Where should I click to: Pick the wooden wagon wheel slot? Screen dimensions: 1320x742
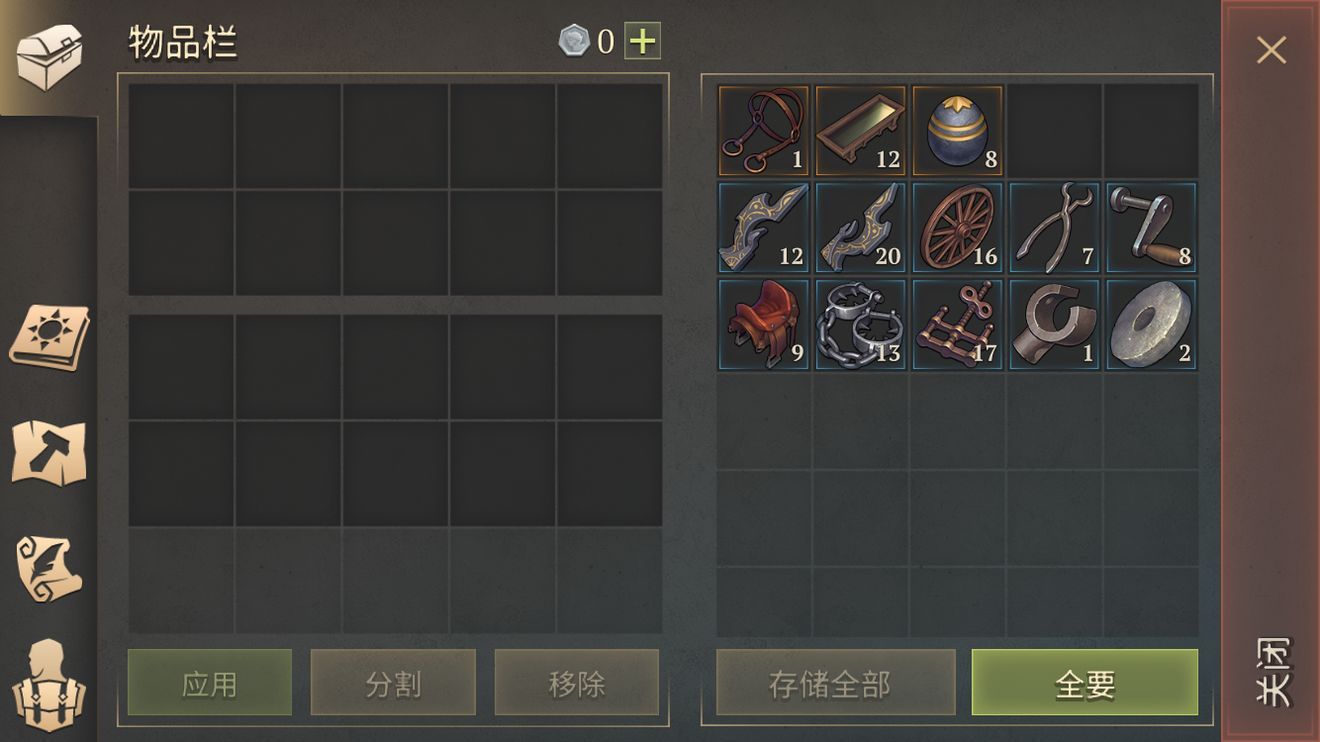957,227
